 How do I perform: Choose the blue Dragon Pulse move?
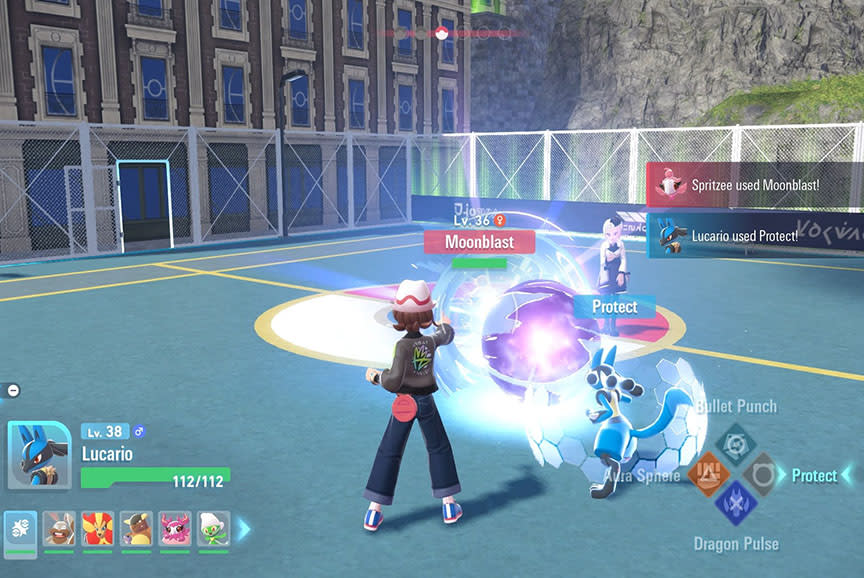[x=735, y=503]
